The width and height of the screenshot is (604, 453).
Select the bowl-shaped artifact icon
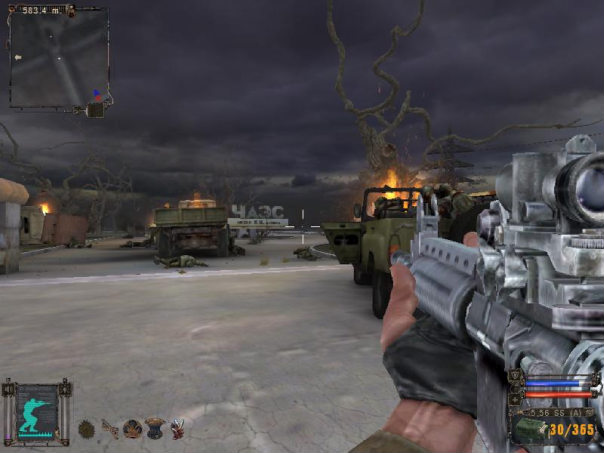click(155, 429)
